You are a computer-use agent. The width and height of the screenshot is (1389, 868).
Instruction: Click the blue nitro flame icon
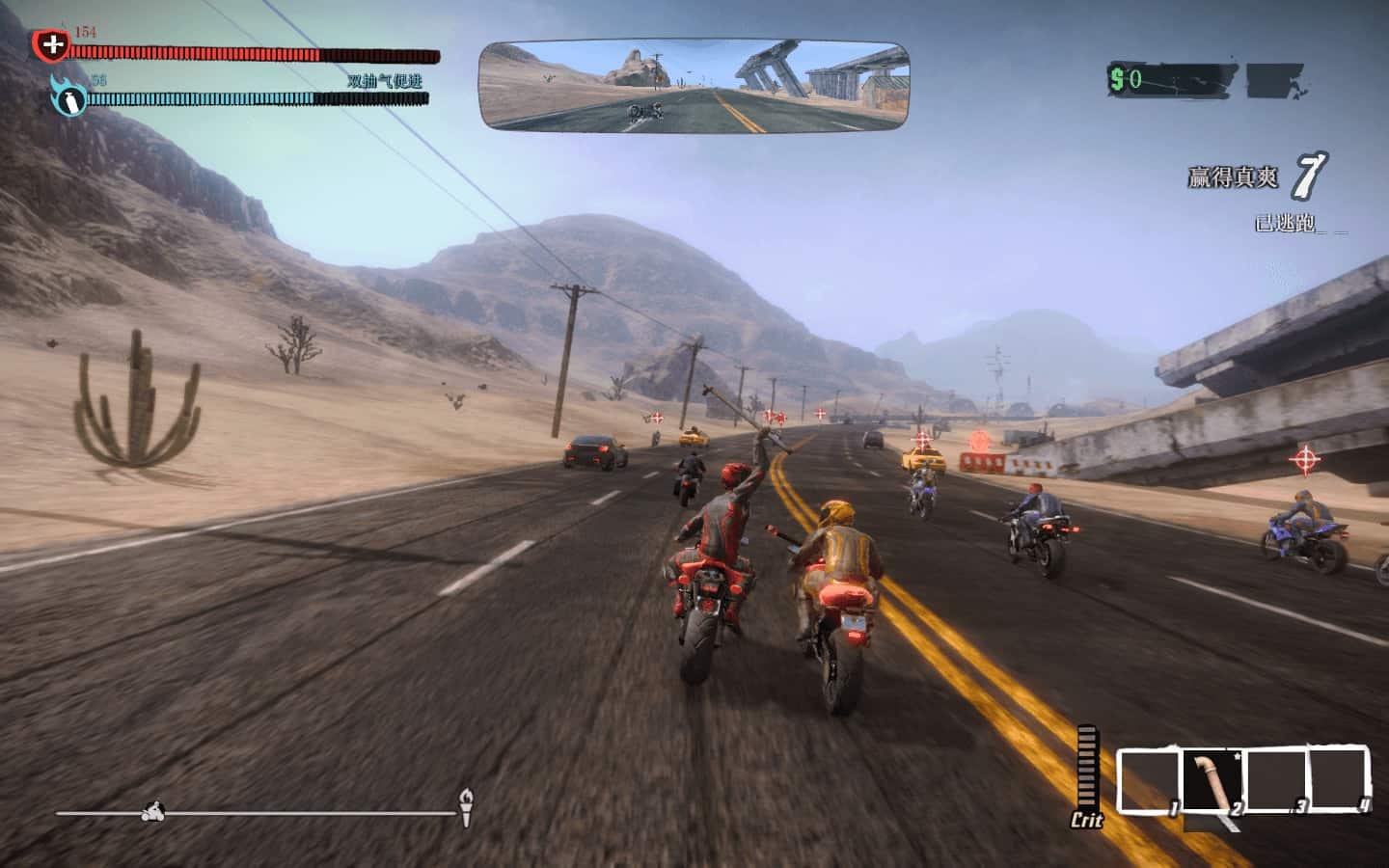[x=69, y=96]
